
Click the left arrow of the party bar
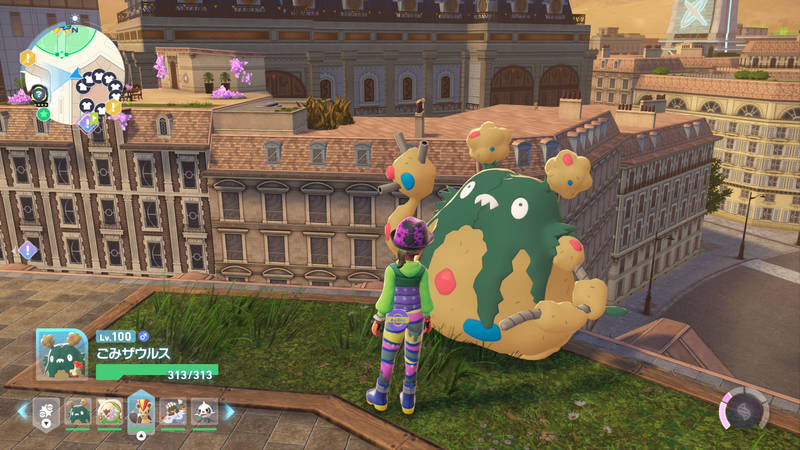[22, 410]
